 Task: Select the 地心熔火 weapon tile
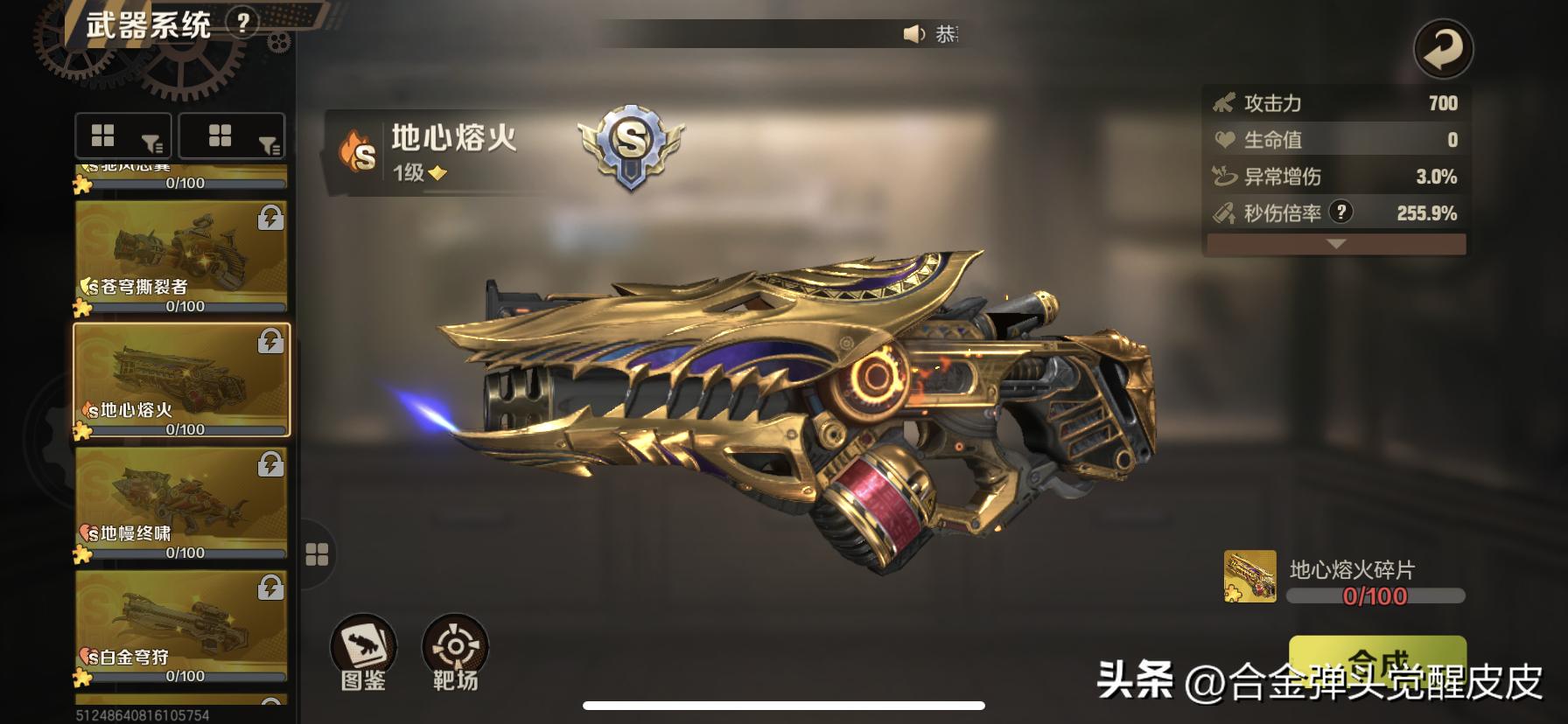(x=181, y=379)
